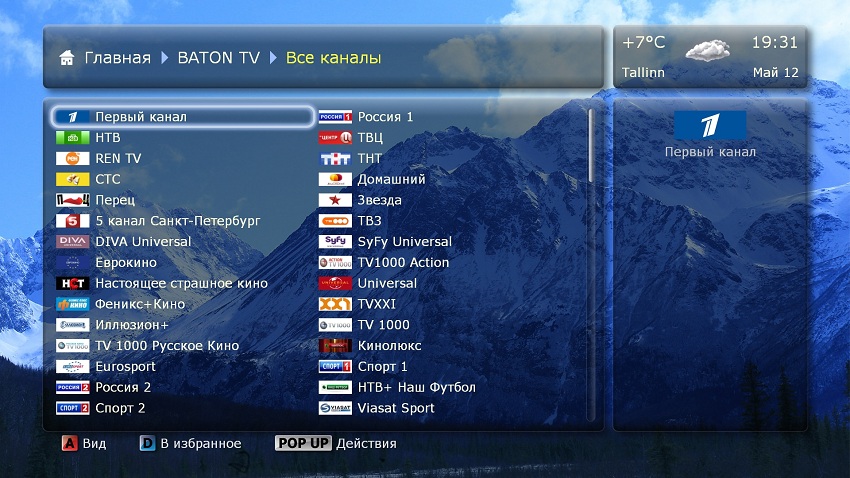Navigate to BATON TV breadcrumb
The height and width of the screenshot is (478, 850).
(x=218, y=58)
